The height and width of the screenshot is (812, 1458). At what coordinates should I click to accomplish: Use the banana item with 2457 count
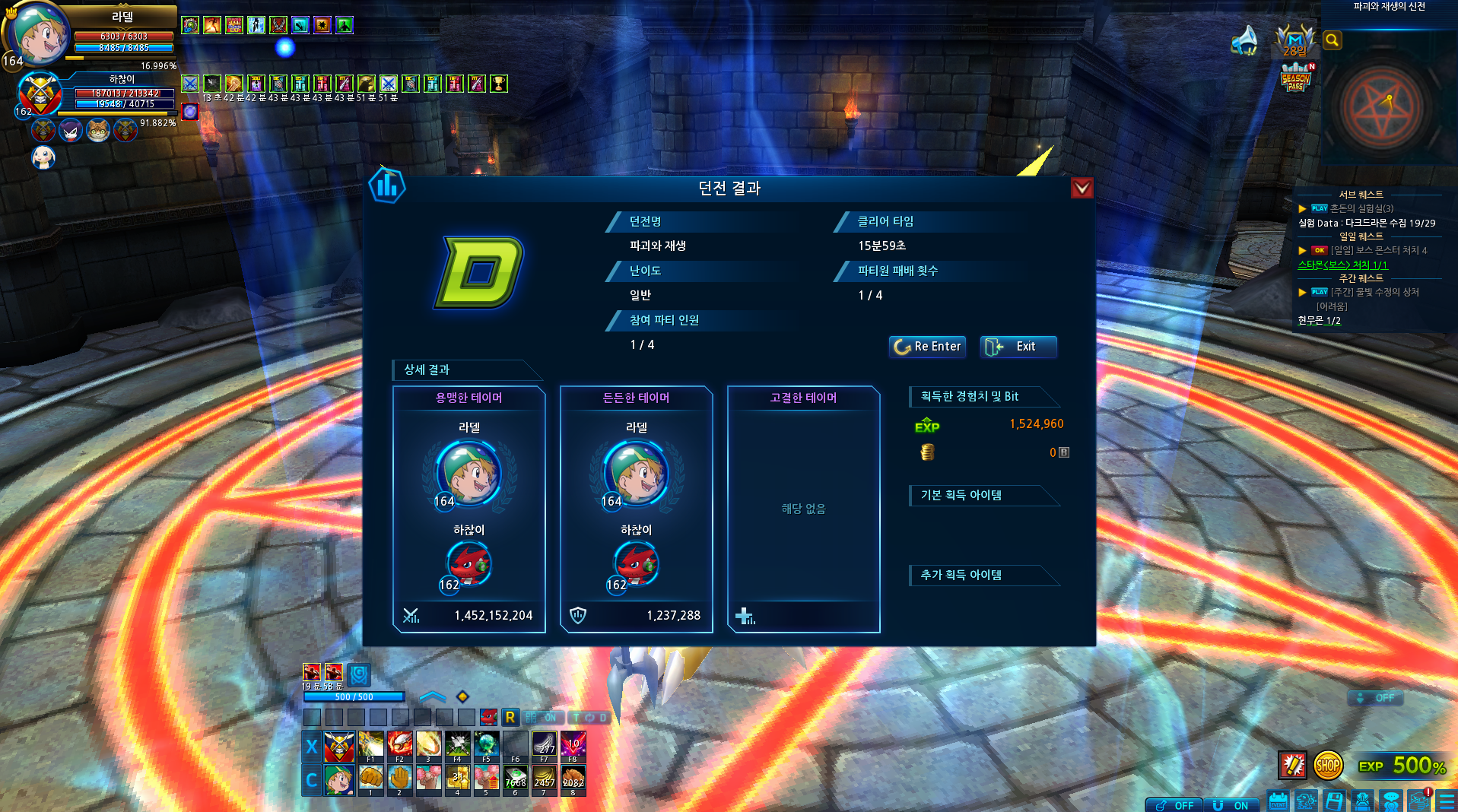pos(544,779)
